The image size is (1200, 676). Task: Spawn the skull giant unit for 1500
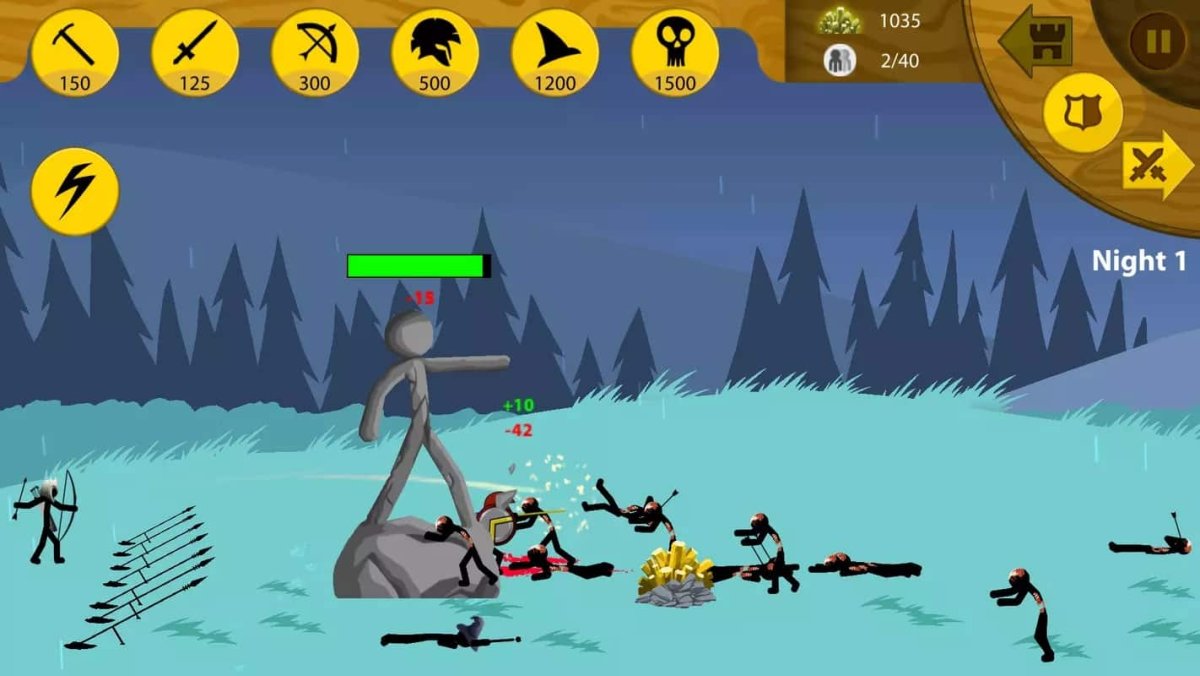pos(675,53)
